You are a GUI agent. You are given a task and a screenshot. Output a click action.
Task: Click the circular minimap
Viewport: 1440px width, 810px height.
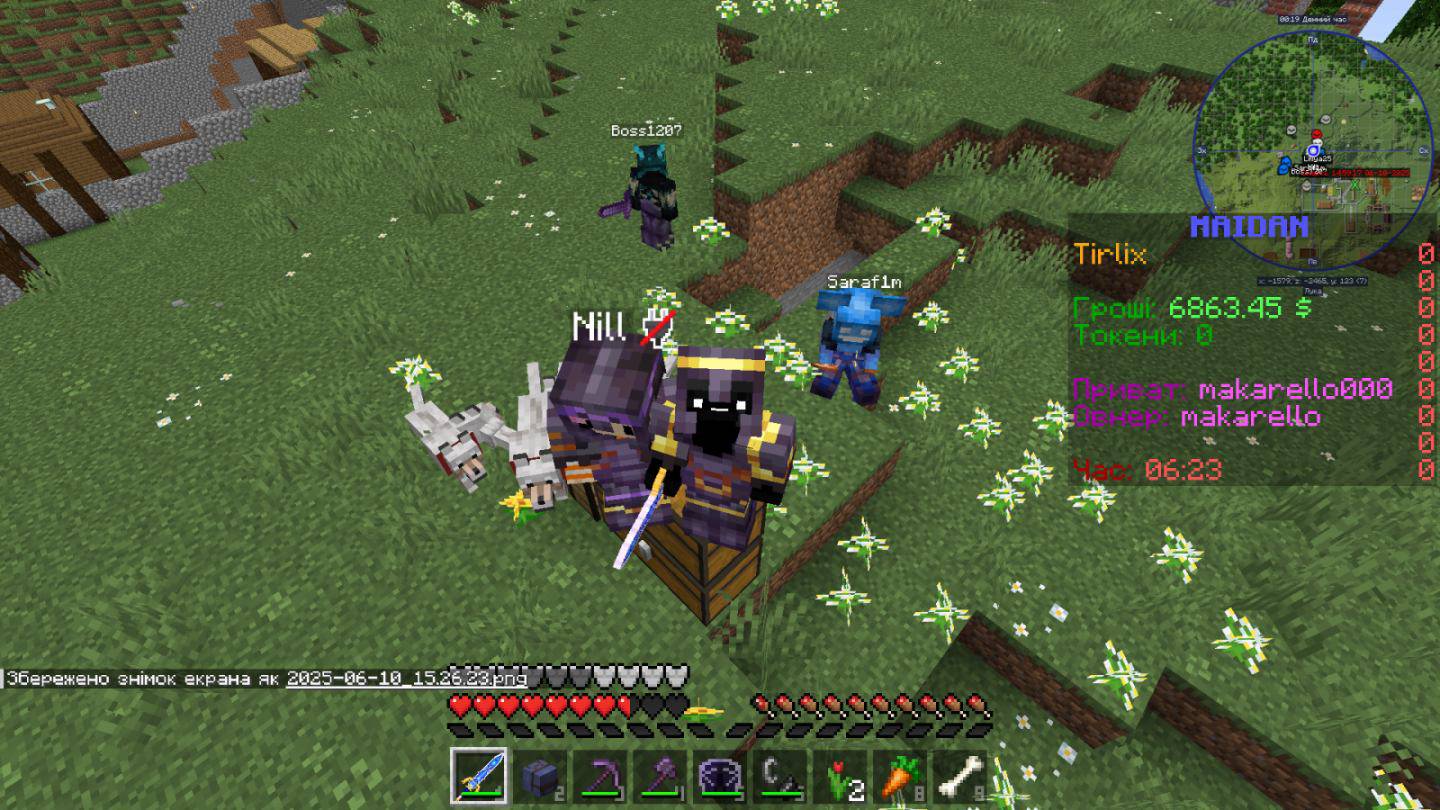(x=1313, y=150)
